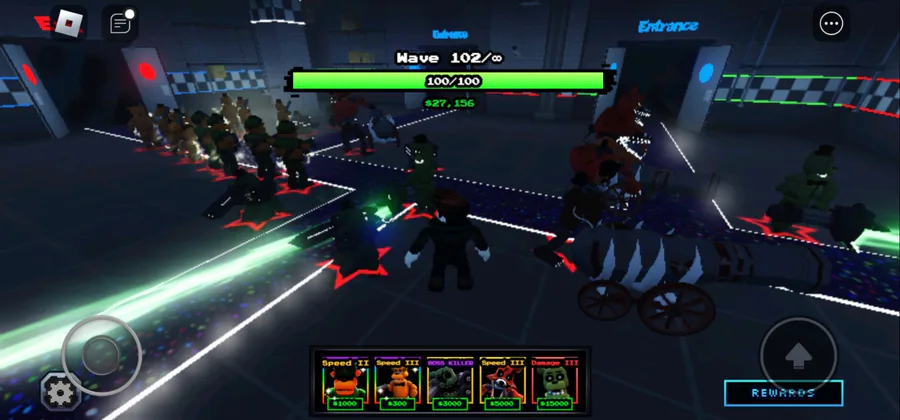Tap the jump arrow button
This screenshot has height=420, width=900.
pyautogui.click(x=798, y=353)
